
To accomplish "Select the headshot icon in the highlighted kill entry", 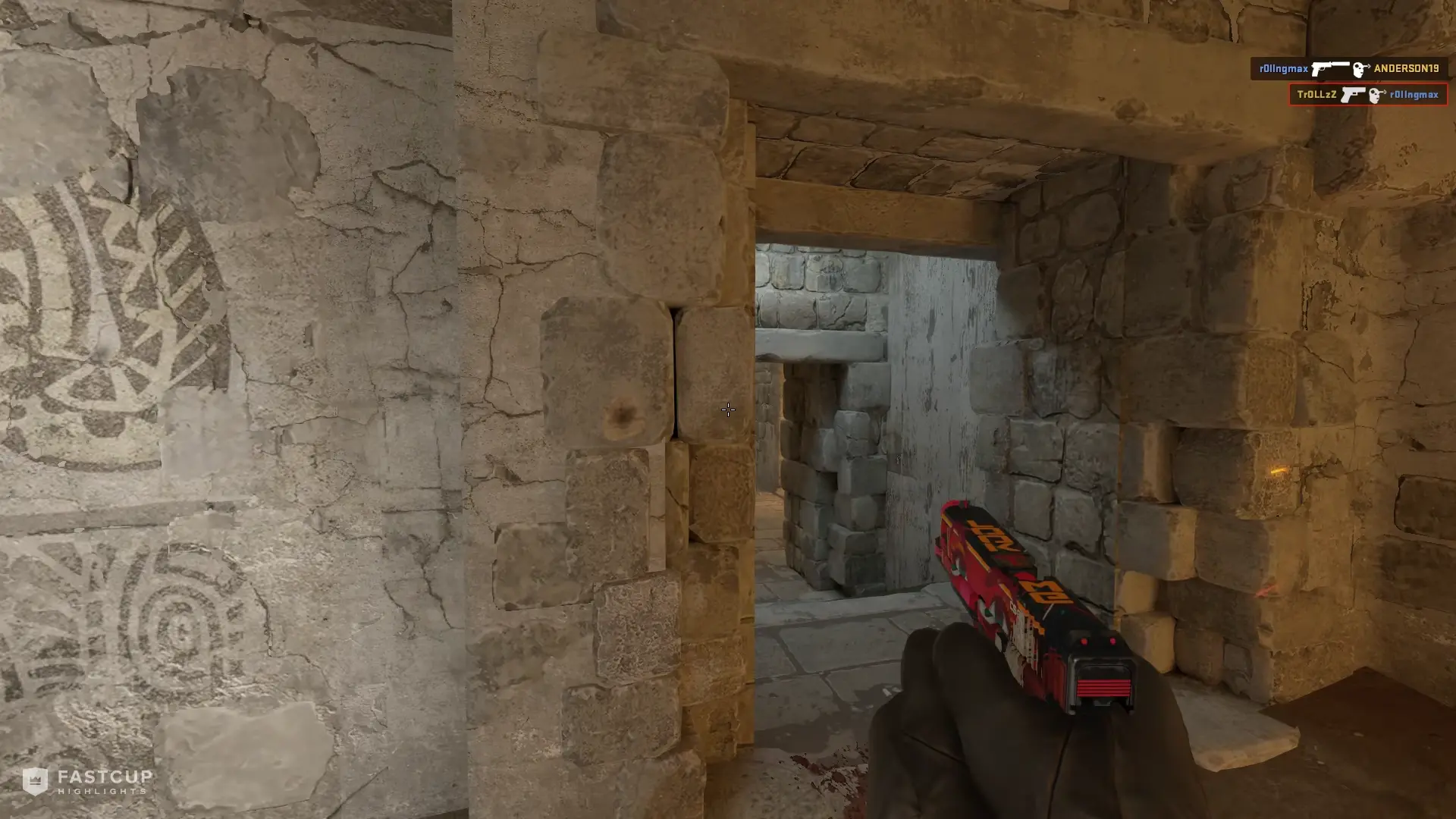I will (1375, 96).
